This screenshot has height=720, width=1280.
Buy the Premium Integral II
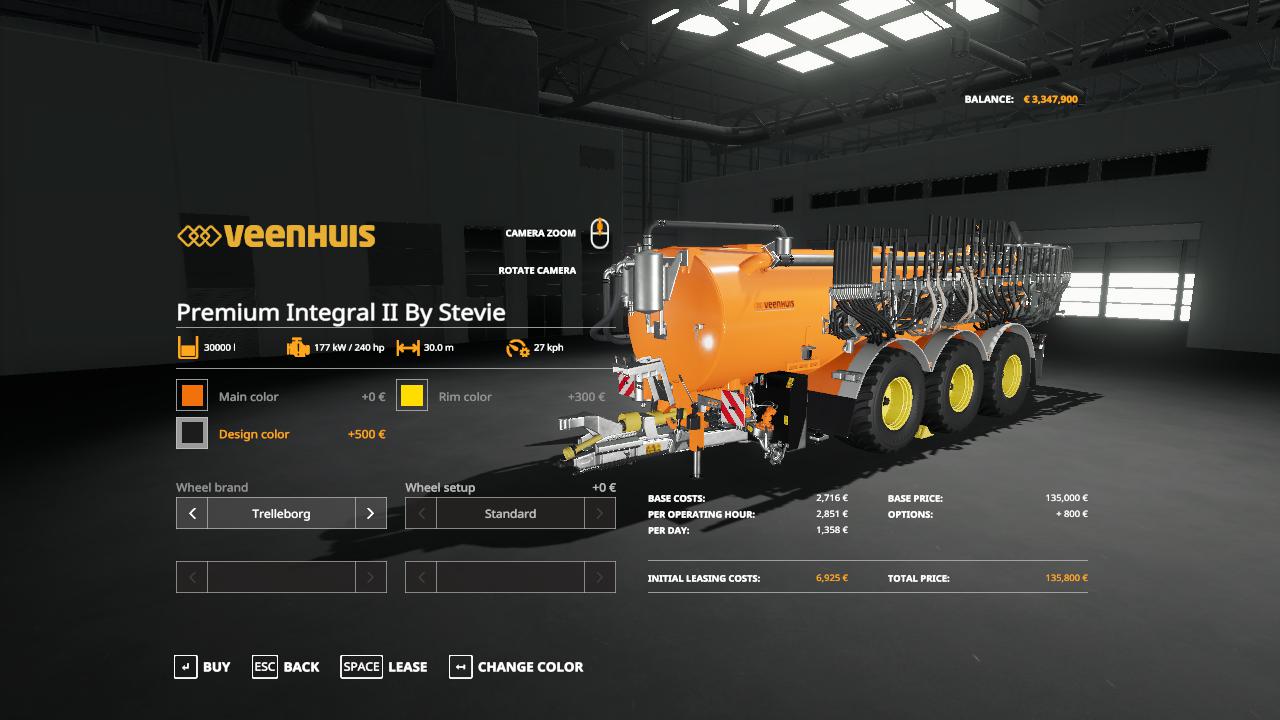click(x=202, y=667)
